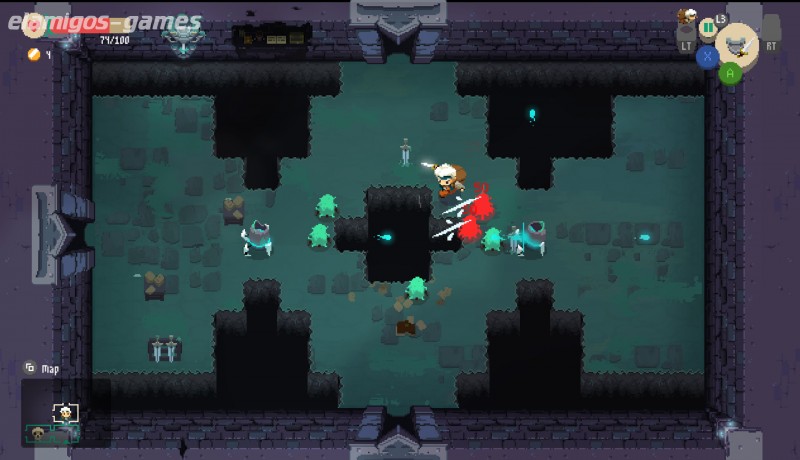Click the green pause icon
Viewport: 800px width, 460px height.
pyautogui.click(x=709, y=26)
